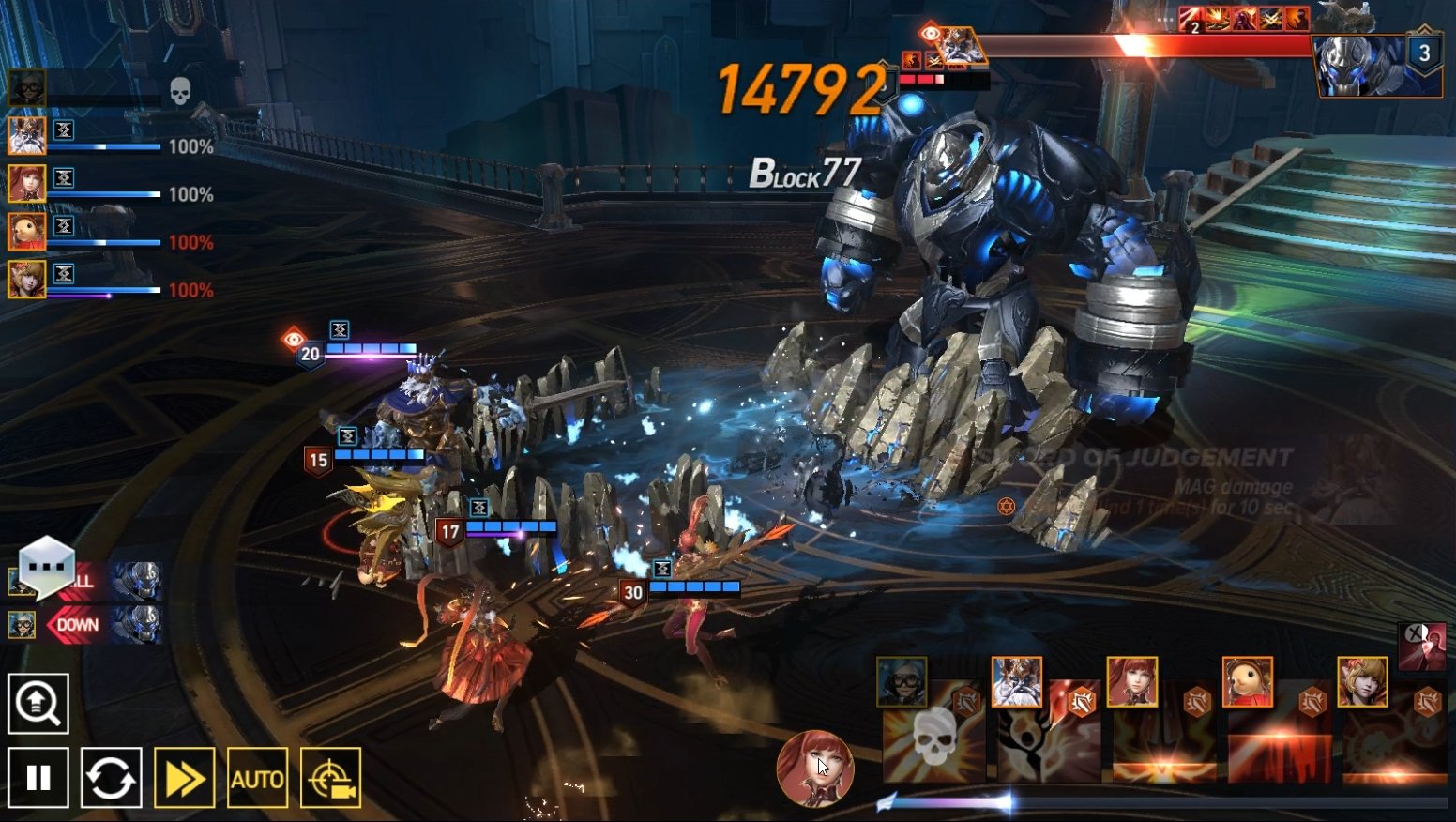Select the hamster pilot in party list

tap(26, 232)
